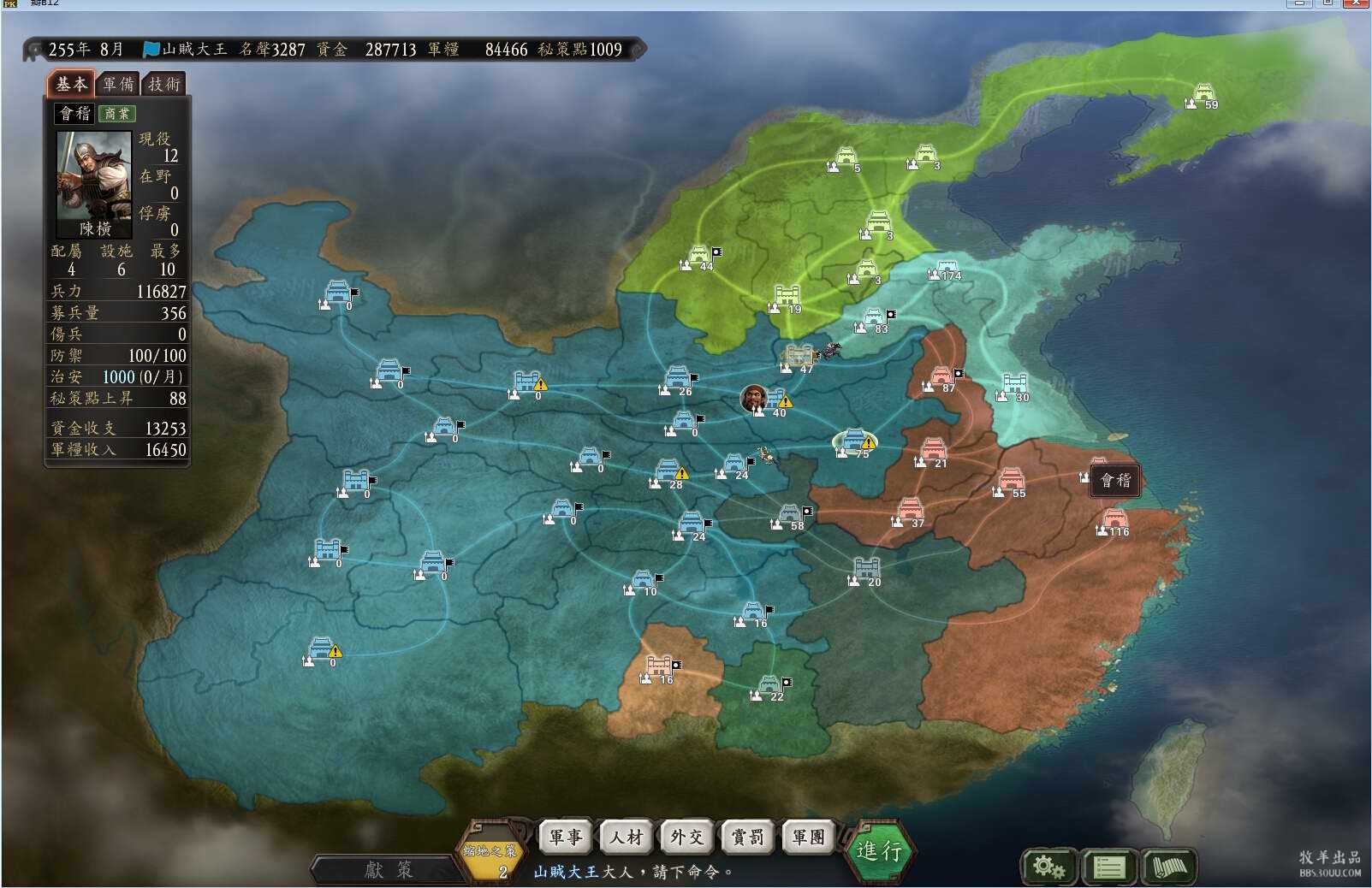The width and height of the screenshot is (1372, 888).
Task: Select the city marker with 174 troops
Action: click(x=945, y=269)
